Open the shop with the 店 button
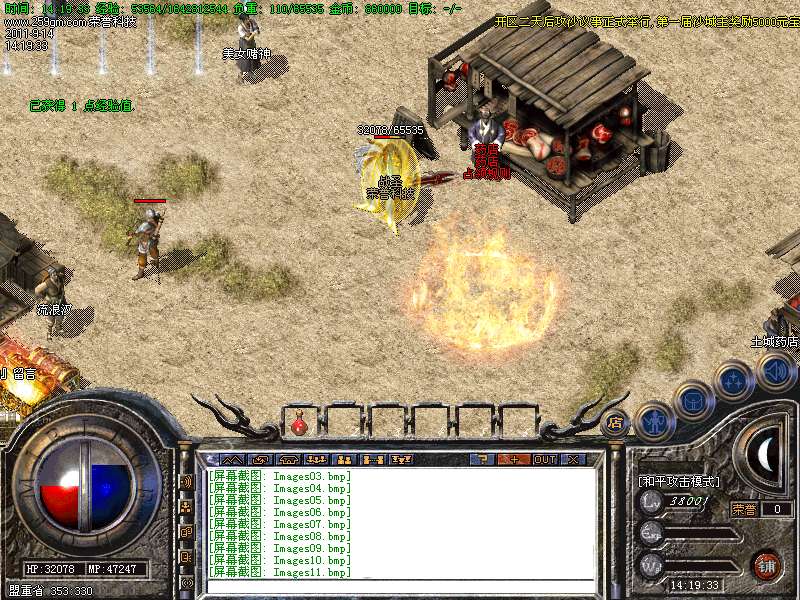Viewport: 800px width, 600px height. (x=614, y=422)
